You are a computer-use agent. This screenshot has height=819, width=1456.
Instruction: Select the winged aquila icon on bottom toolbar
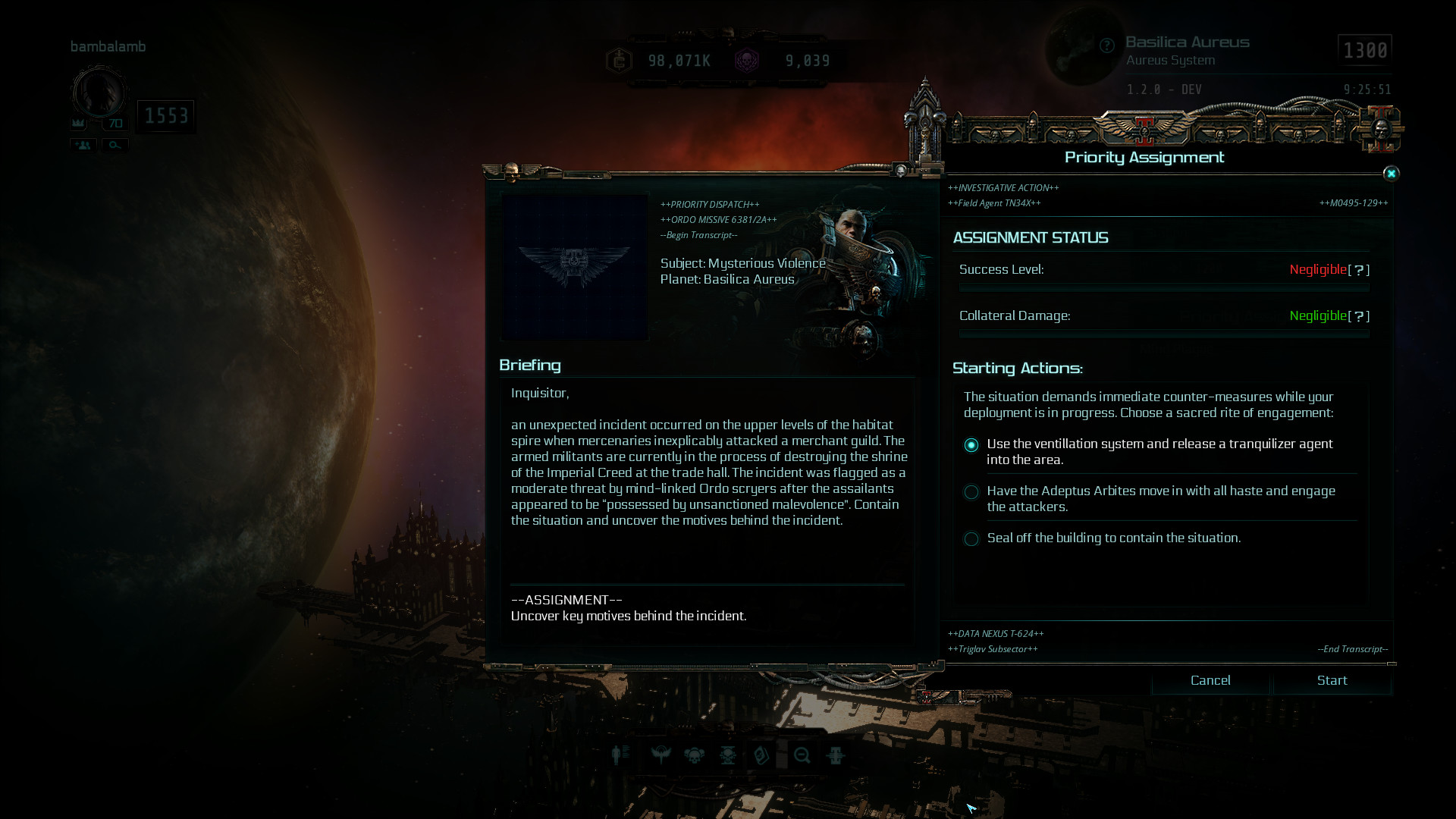click(661, 755)
